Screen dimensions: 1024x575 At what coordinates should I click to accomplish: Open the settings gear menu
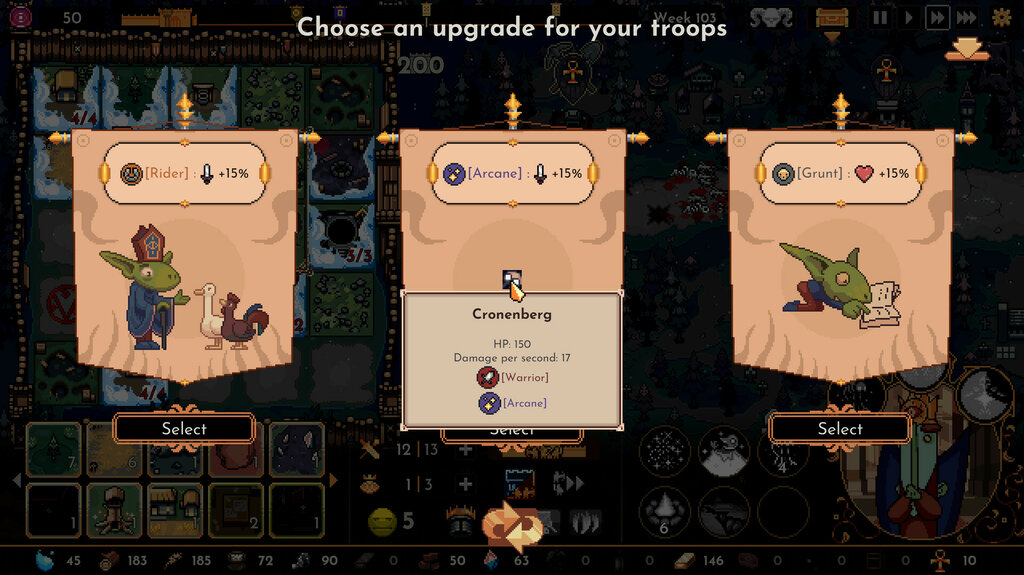(x=1001, y=17)
